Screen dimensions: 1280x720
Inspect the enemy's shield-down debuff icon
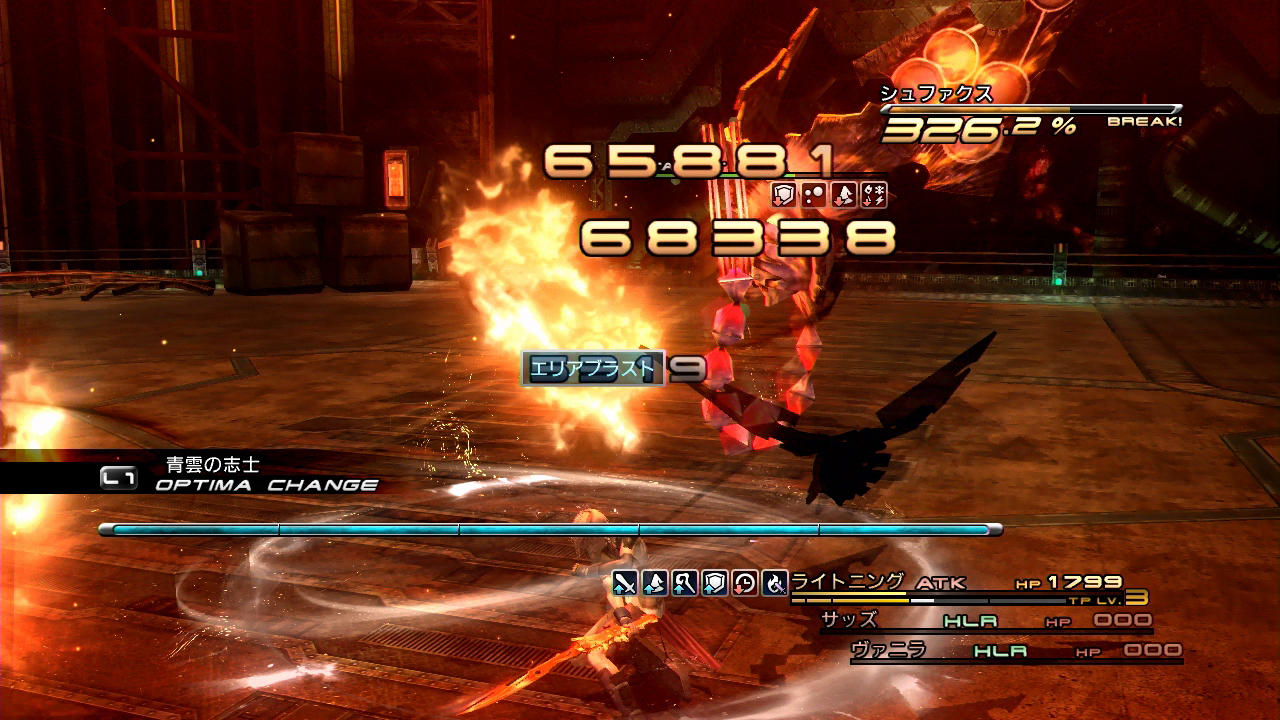pos(785,195)
